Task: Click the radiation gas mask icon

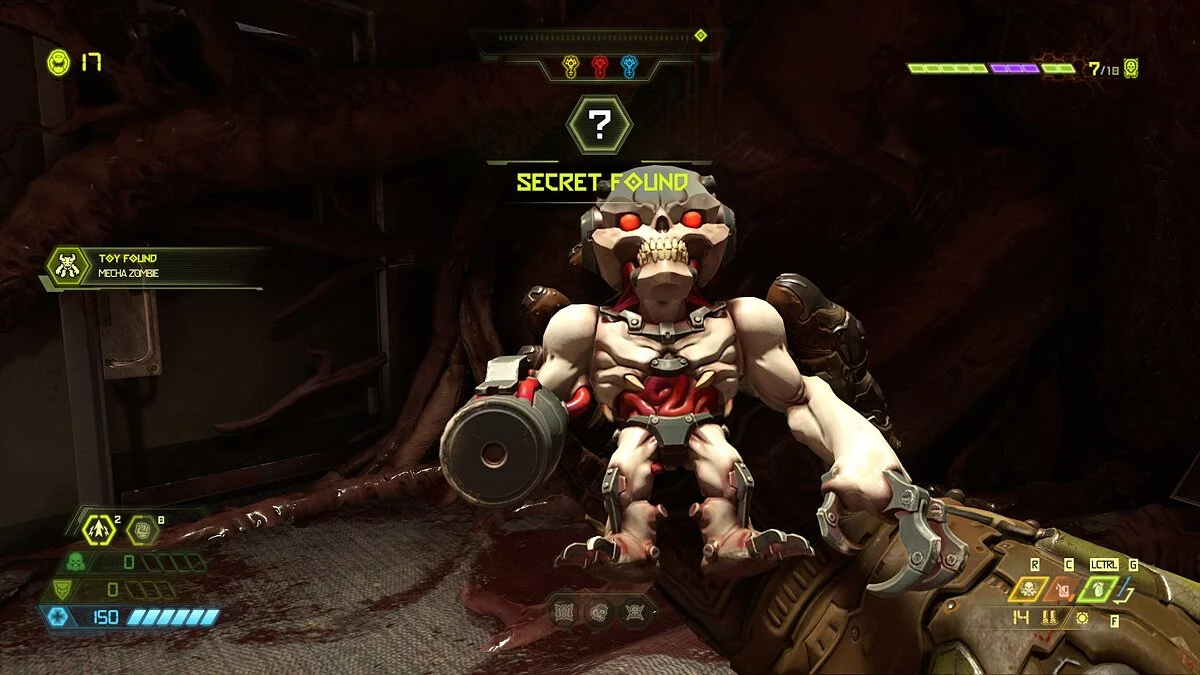Action: click(x=75, y=563)
